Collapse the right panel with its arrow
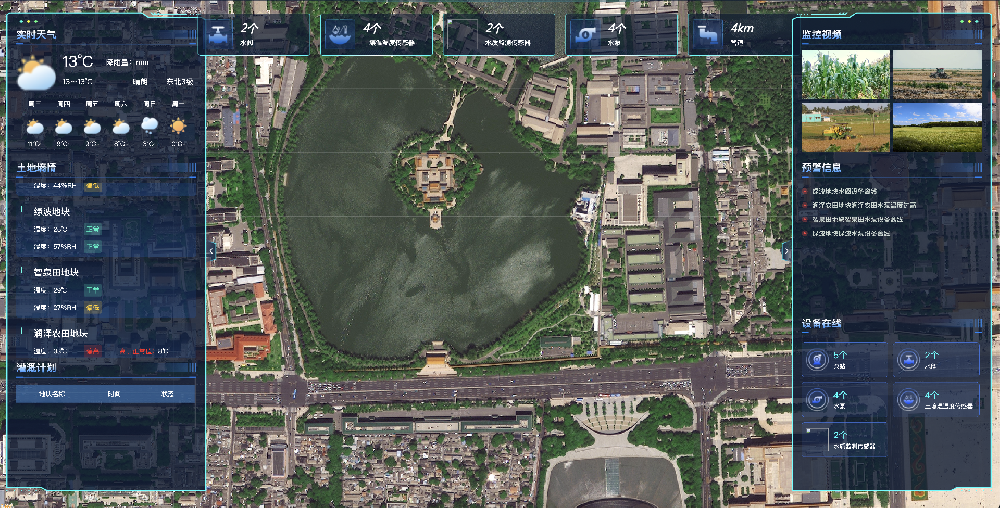This screenshot has height=508, width=1000. tap(786, 251)
